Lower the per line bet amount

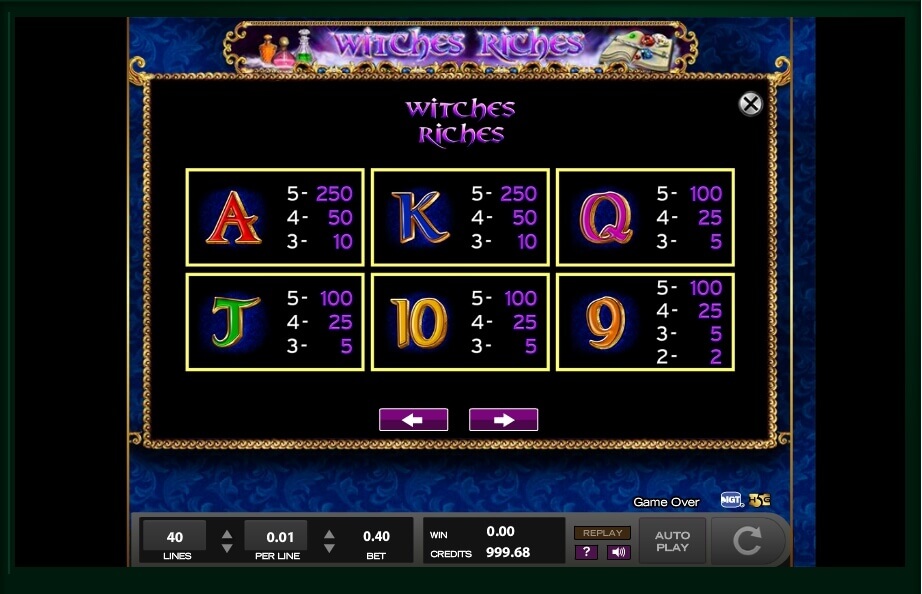click(329, 548)
